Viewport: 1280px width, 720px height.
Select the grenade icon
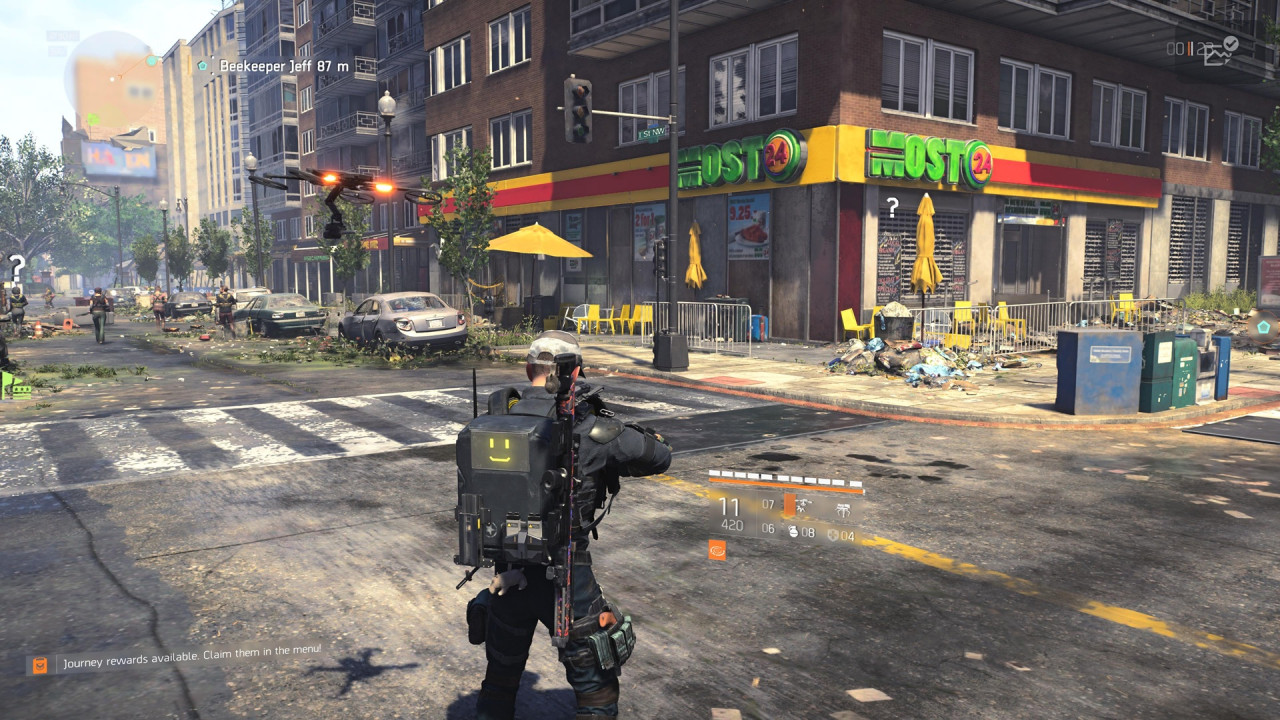[794, 533]
